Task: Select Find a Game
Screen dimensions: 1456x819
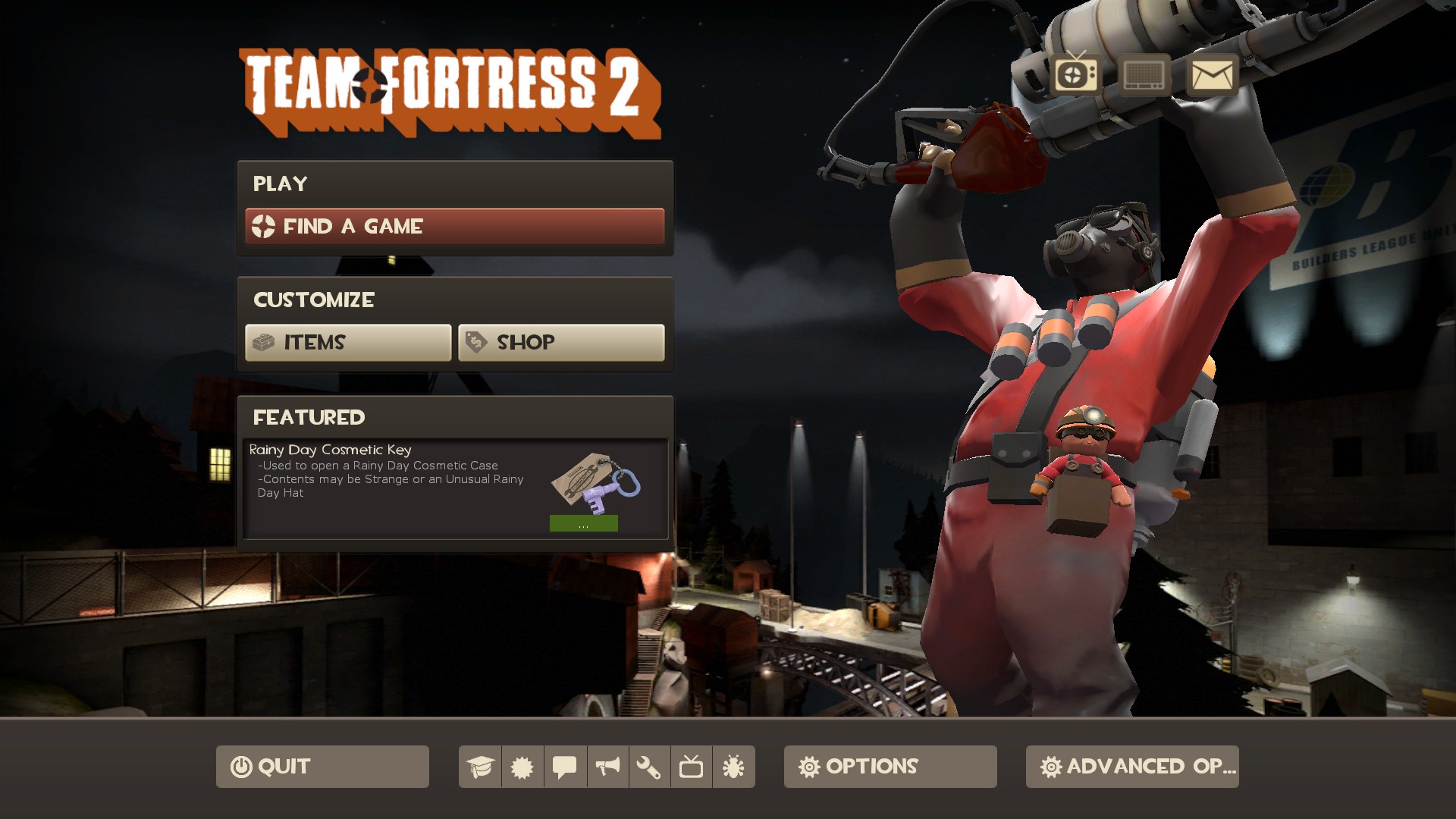Action: (x=454, y=226)
